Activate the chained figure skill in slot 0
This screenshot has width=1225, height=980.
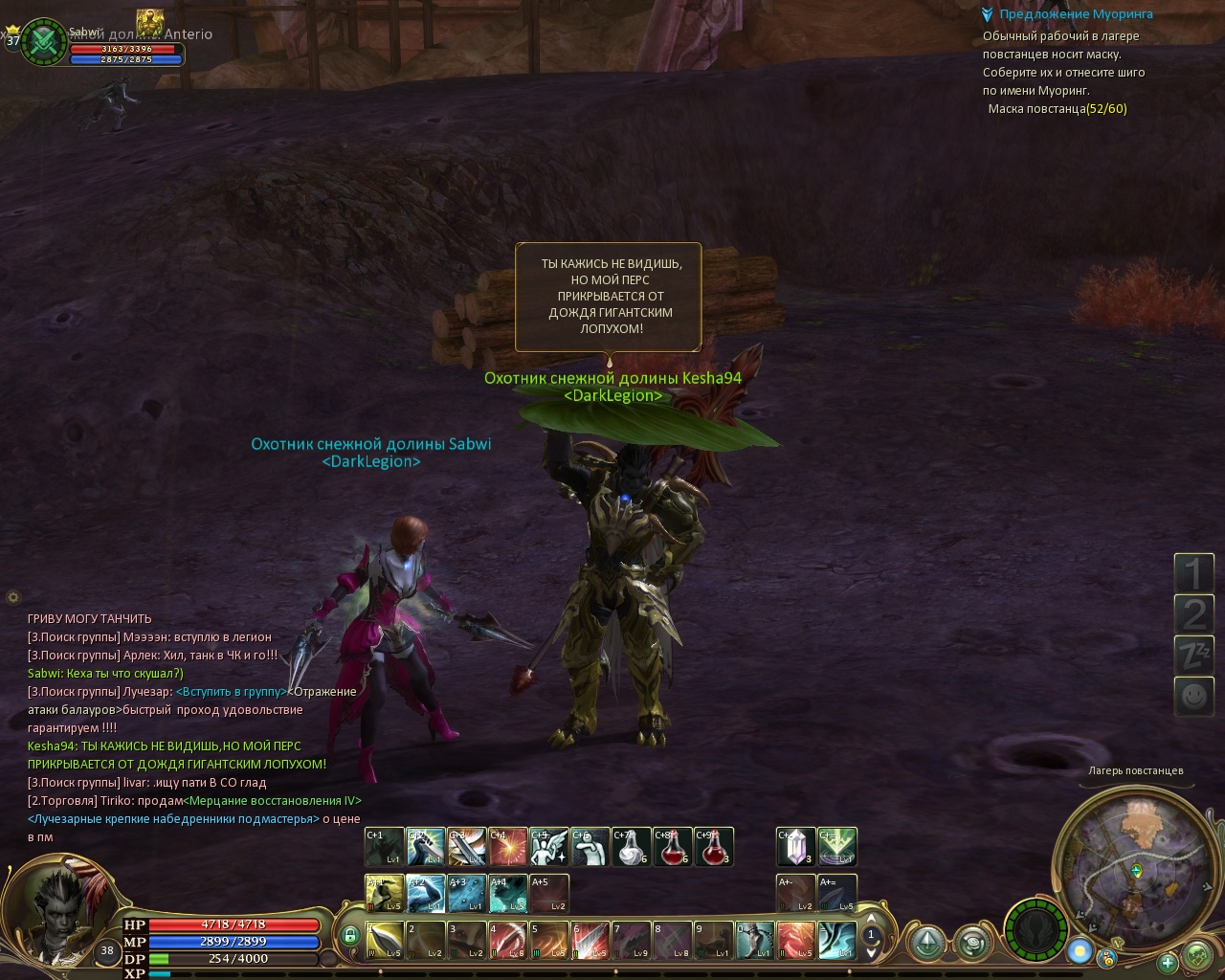(x=754, y=940)
